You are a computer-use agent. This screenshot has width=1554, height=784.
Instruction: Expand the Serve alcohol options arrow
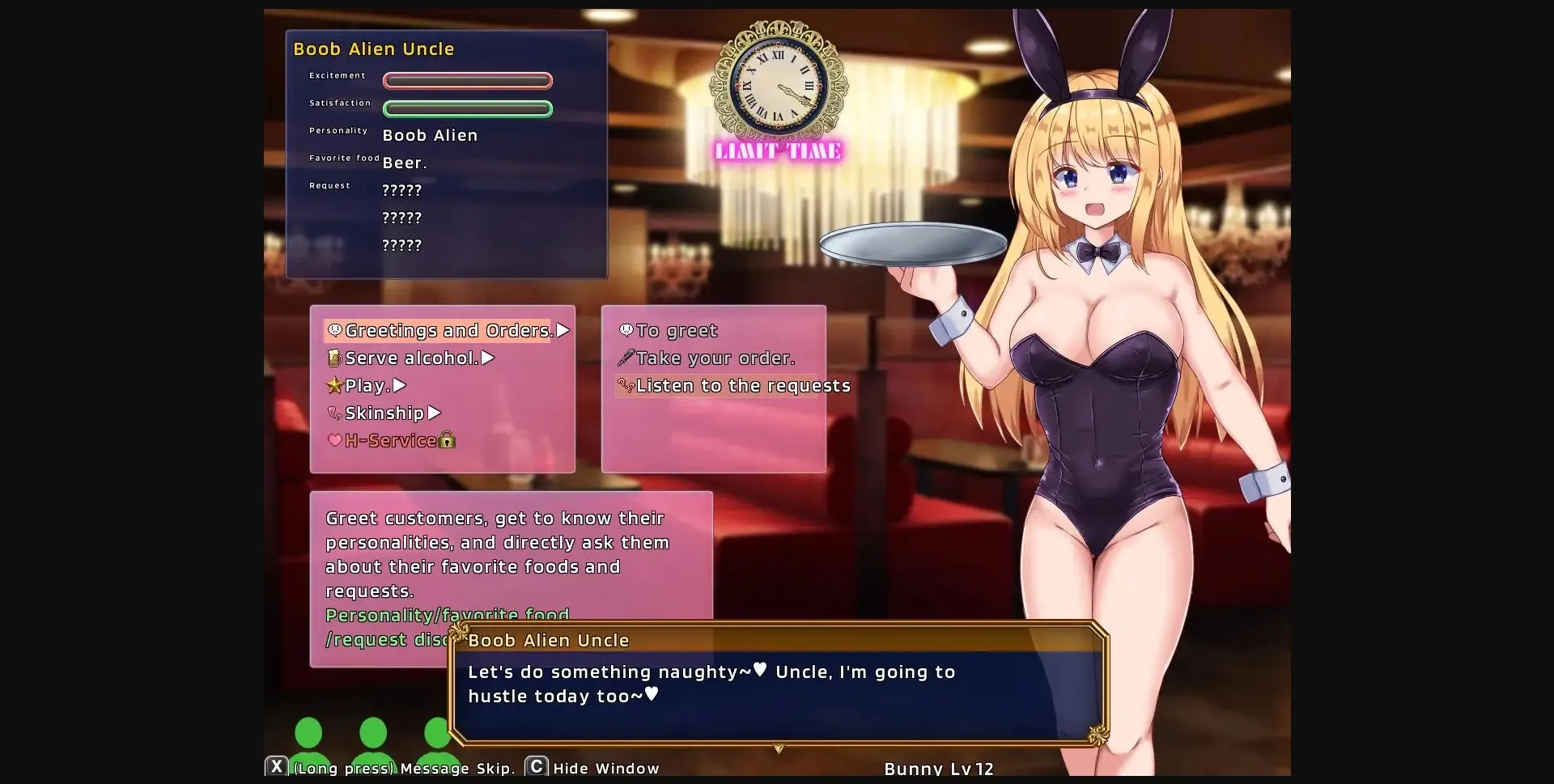[x=487, y=358]
